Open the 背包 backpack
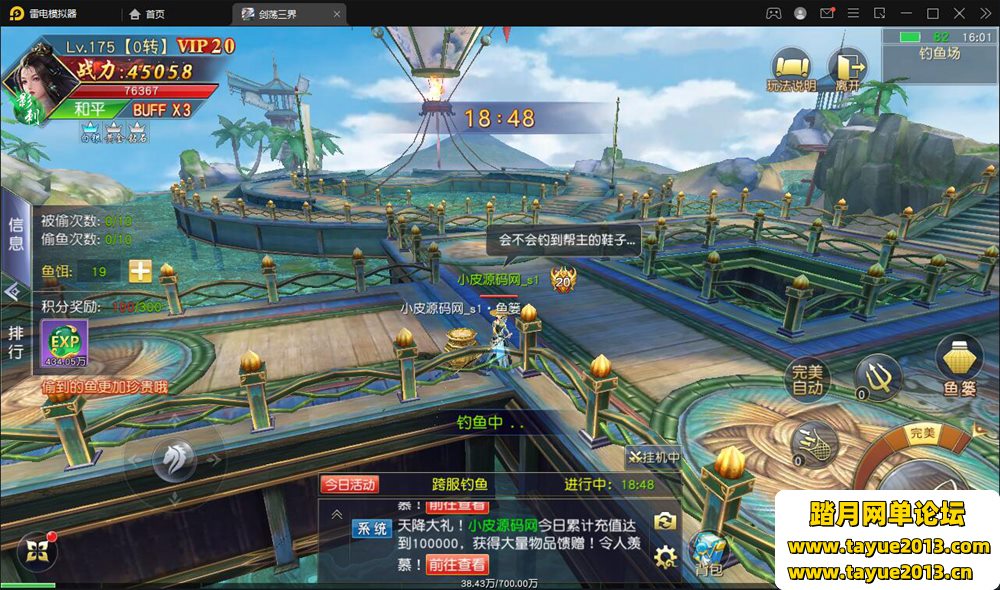Image resolution: width=1000 pixels, height=590 pixels. [710, 555]
